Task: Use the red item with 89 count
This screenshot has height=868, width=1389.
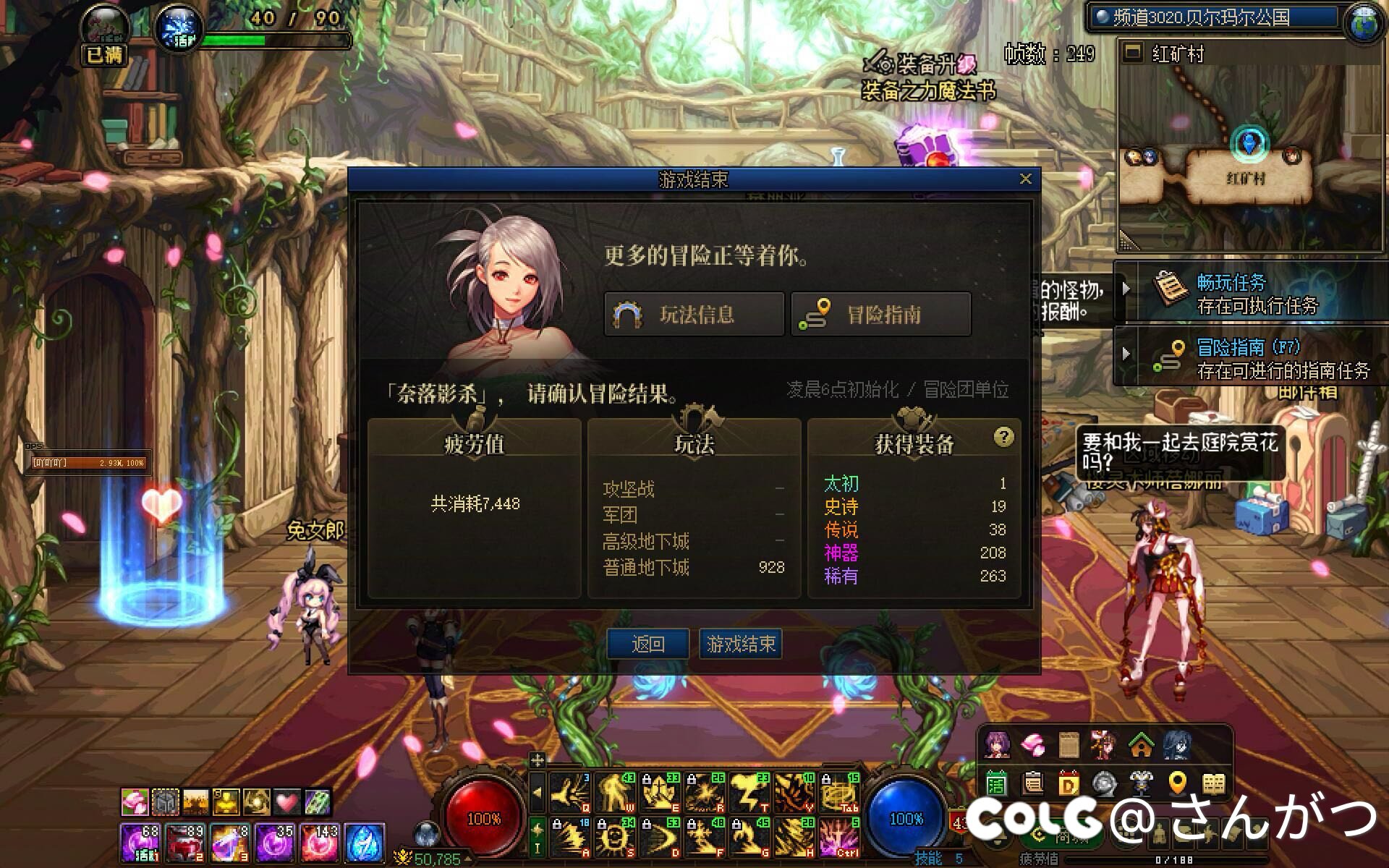Action: [x=185, y=843]
